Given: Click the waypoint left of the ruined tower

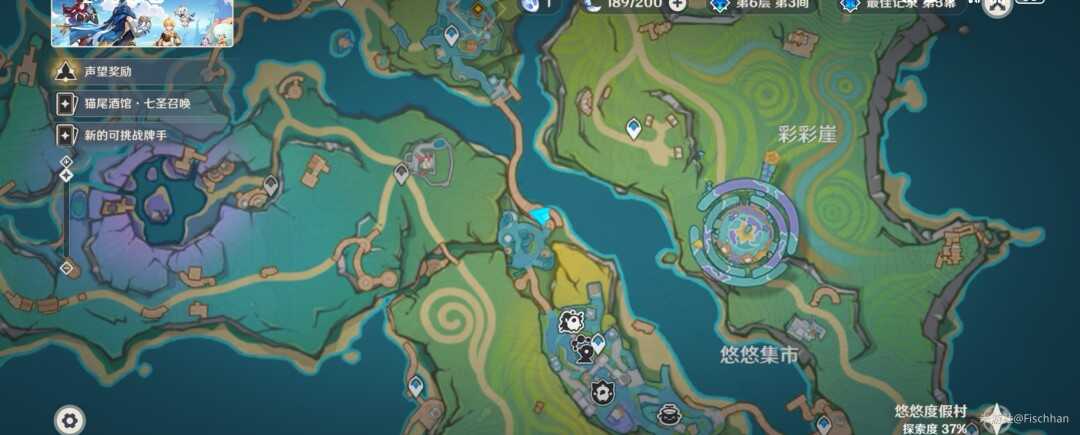Looking at the screenshot, I should (x=401, y=174).
